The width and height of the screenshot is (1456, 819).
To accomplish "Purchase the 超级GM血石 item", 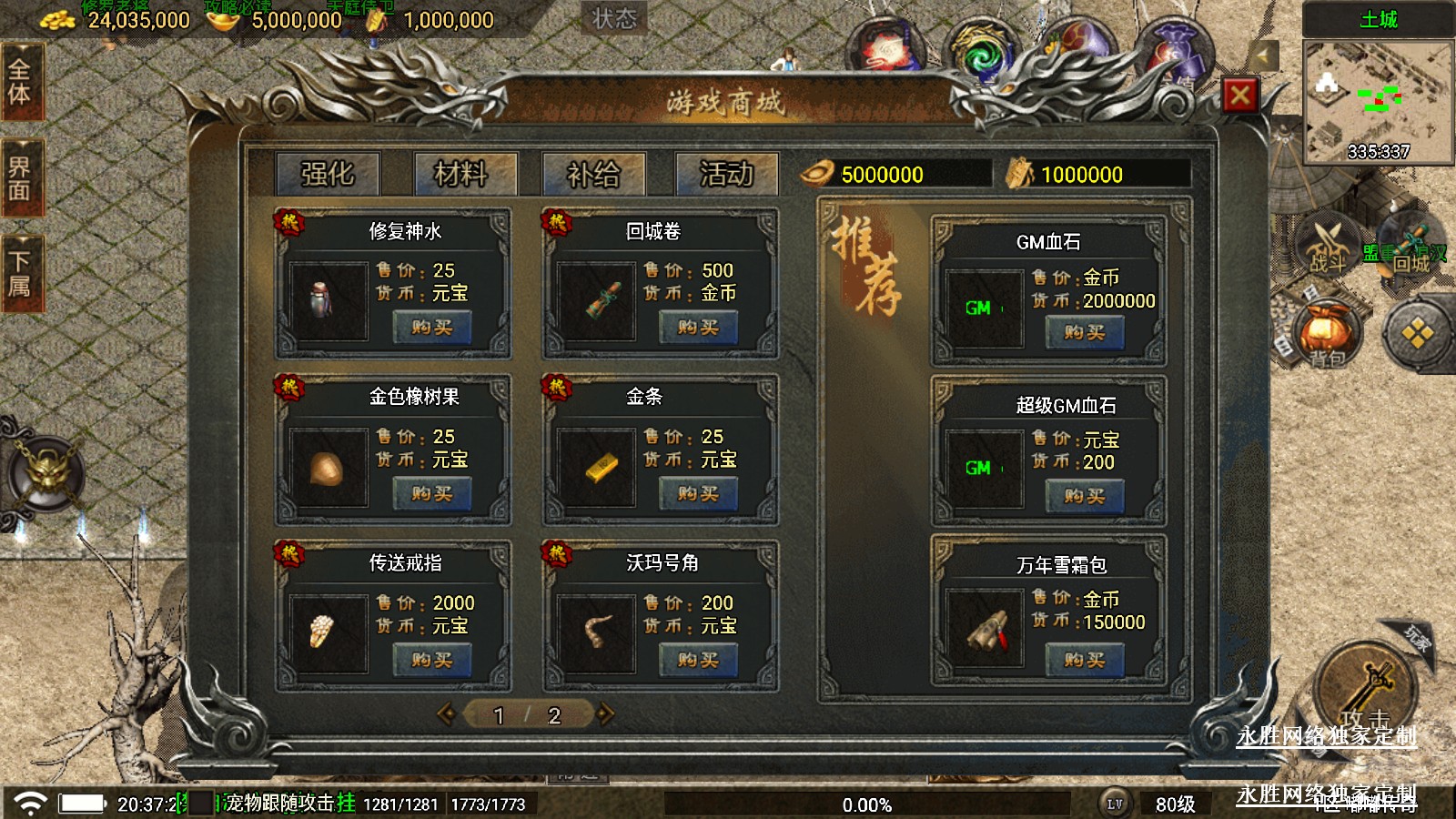I will [x=1084, y=496].
